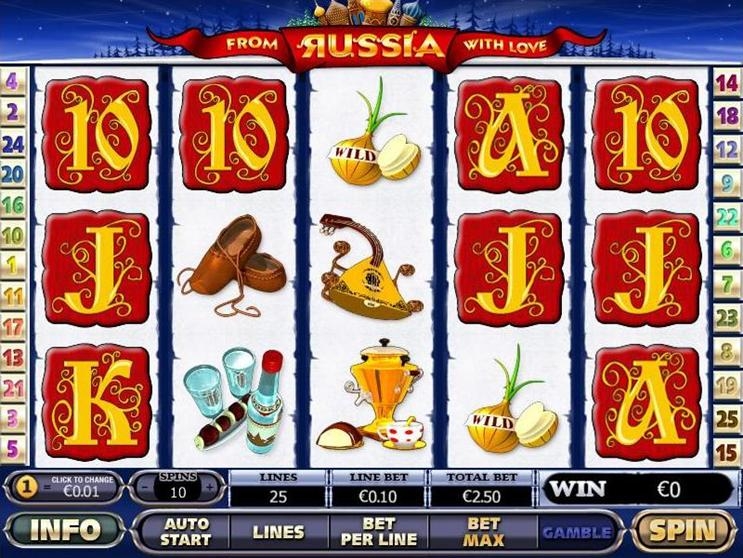The image size is (743, 558).
Task: Pick payline marker 24
Action: (13, 143)
